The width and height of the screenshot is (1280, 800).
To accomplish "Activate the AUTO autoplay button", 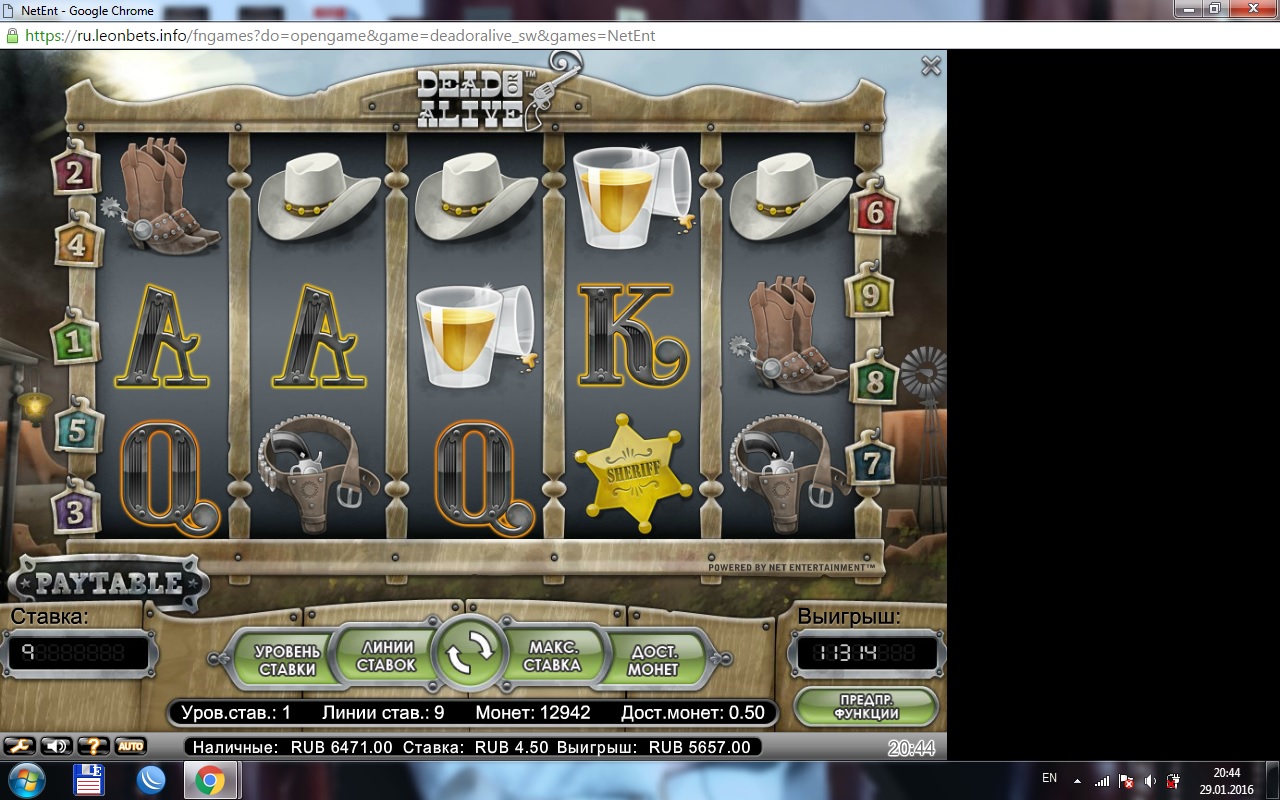I will 130,746.
